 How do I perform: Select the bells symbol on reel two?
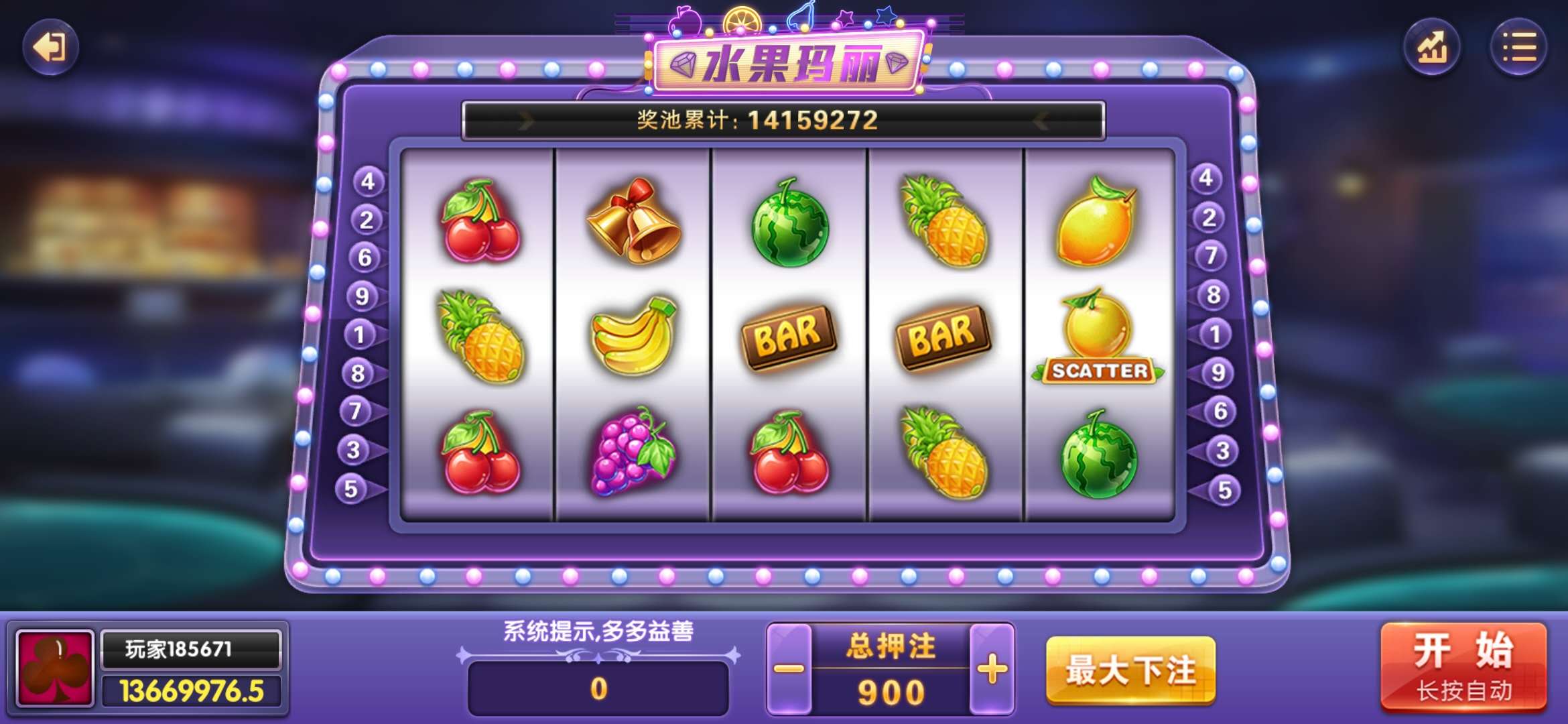coord(633,221)
